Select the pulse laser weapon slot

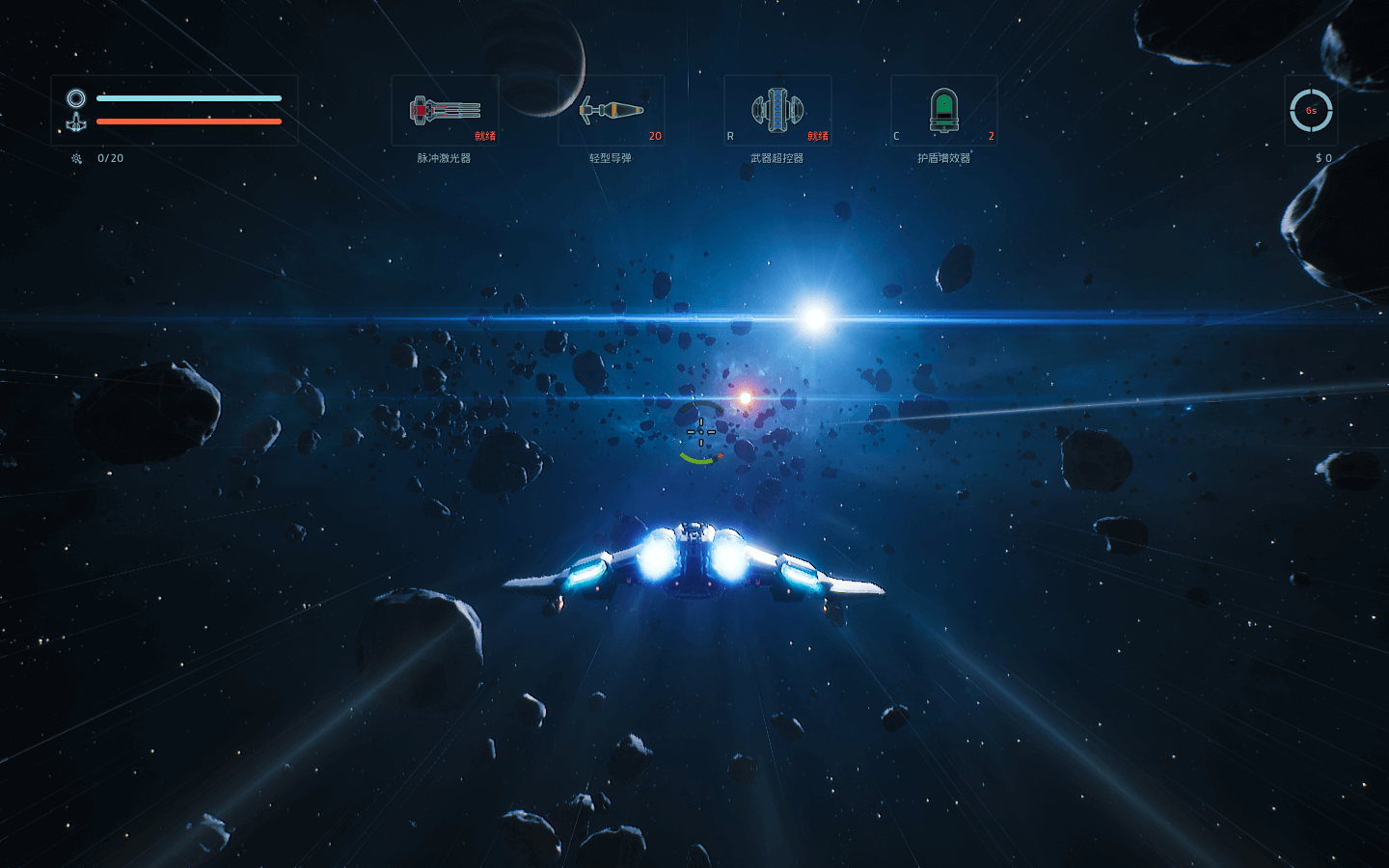point(445,111)
